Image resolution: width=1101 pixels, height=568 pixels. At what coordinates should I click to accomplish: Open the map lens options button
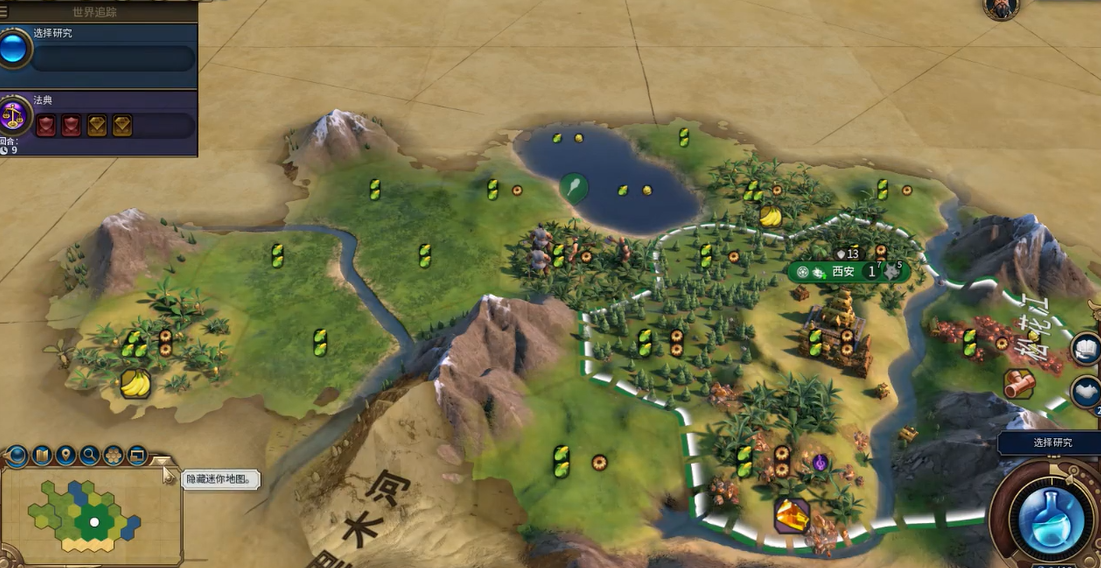41,456
